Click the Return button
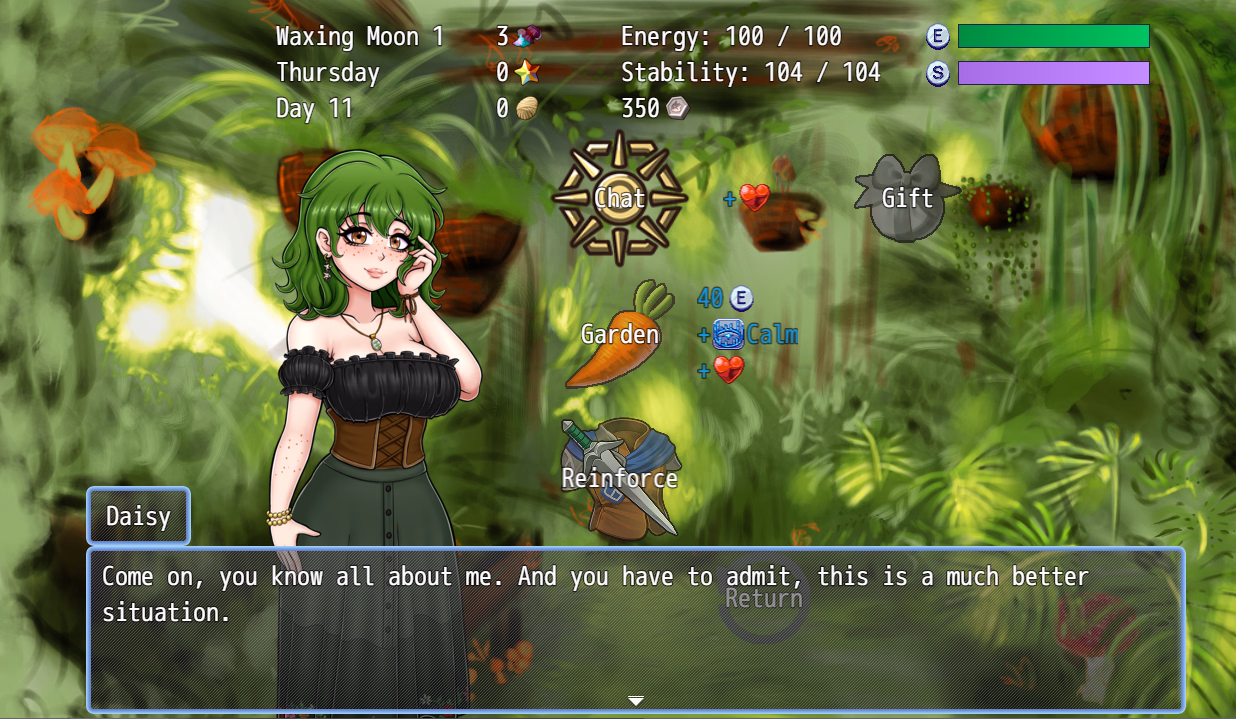1236x719 pixels. click(764, 599)
